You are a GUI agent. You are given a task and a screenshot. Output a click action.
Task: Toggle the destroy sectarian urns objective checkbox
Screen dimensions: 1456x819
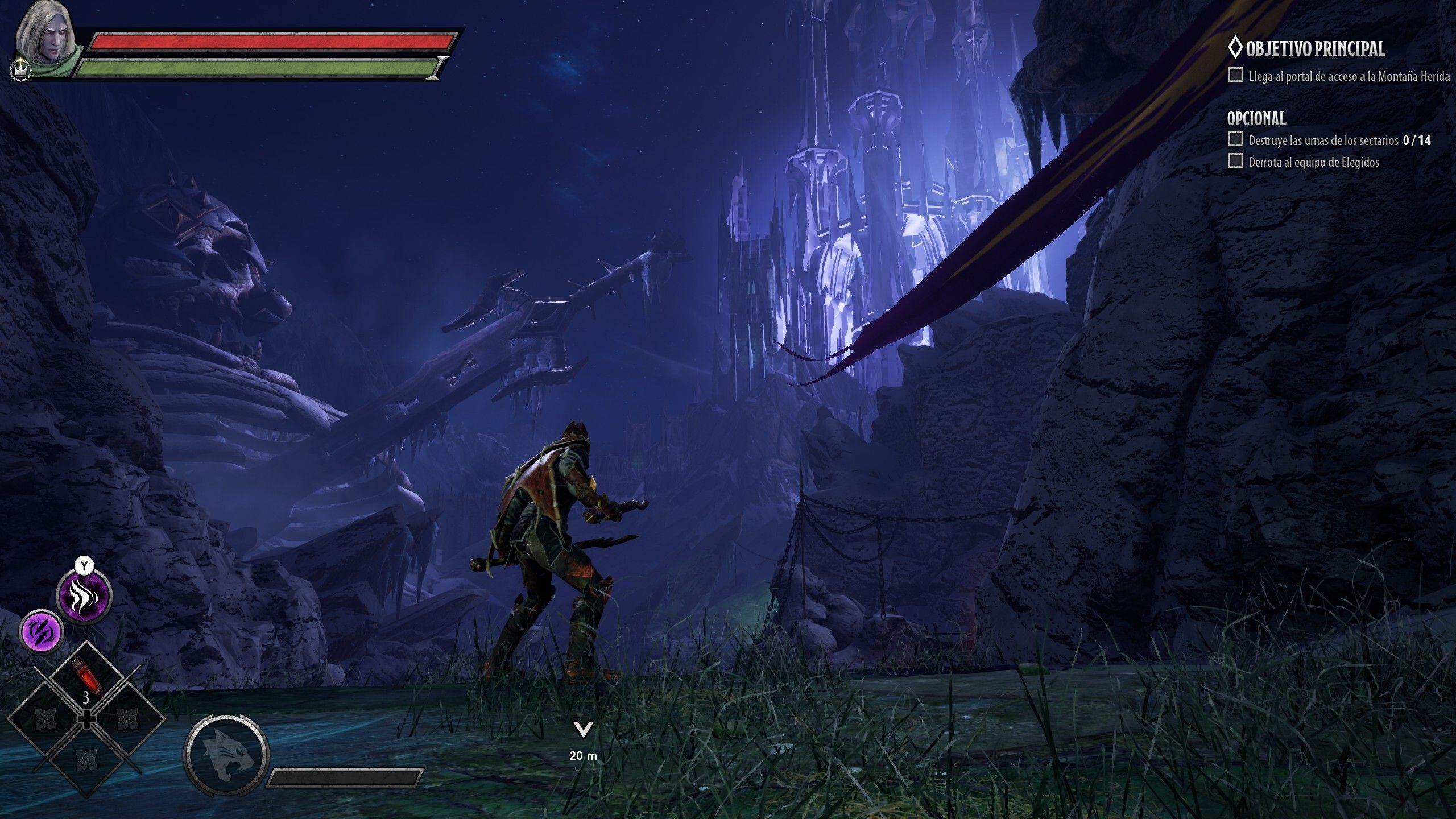[1235, 139]
